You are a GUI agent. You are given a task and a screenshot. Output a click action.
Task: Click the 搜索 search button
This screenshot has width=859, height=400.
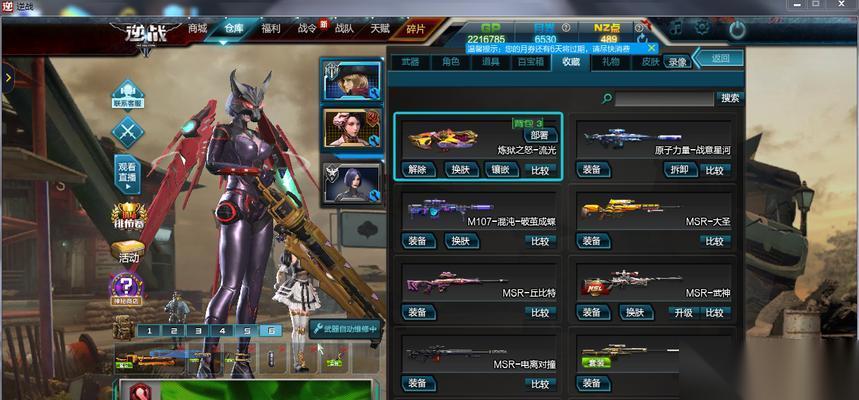click(730, 98)
